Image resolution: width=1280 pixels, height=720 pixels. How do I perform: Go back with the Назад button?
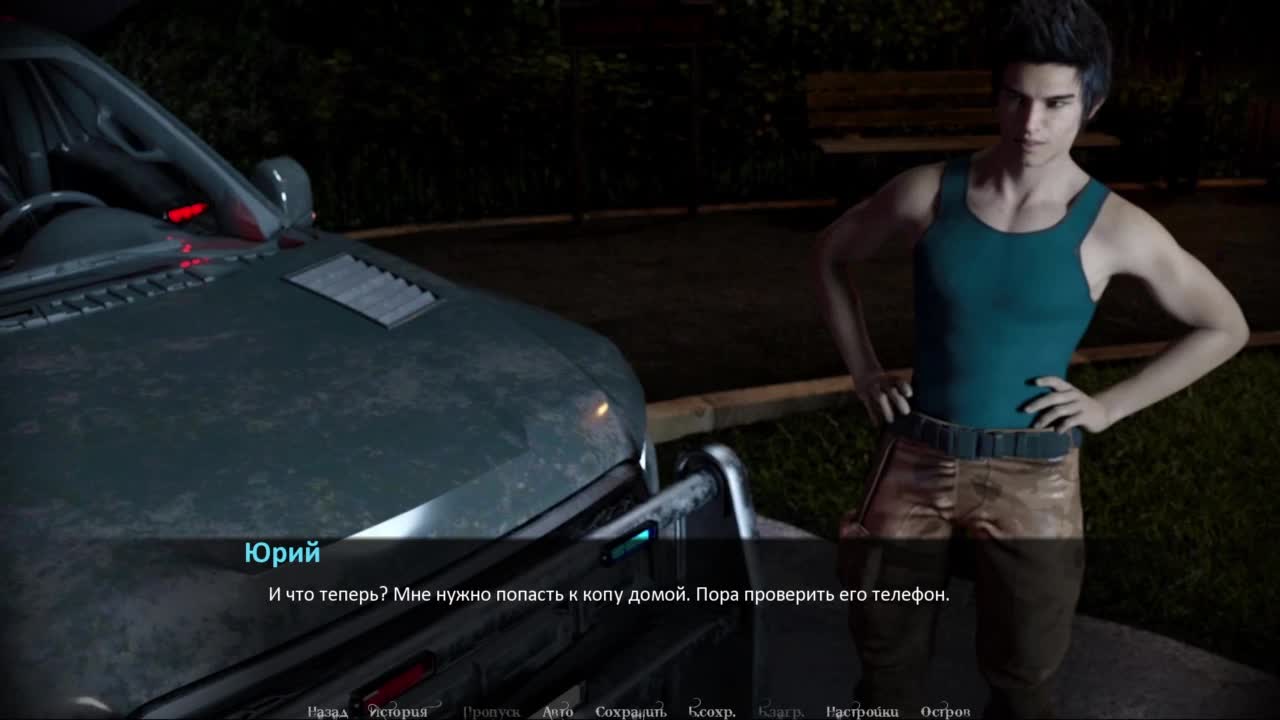327,711
